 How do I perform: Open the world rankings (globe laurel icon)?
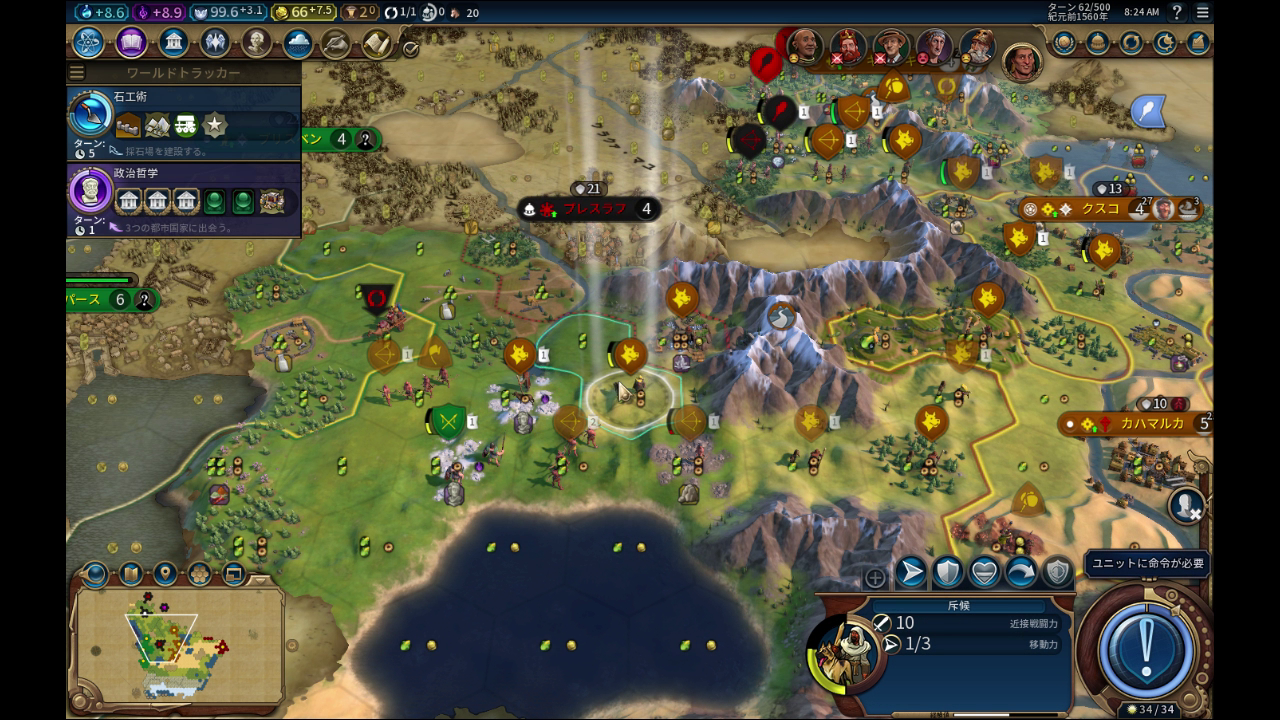(1064, 43)
